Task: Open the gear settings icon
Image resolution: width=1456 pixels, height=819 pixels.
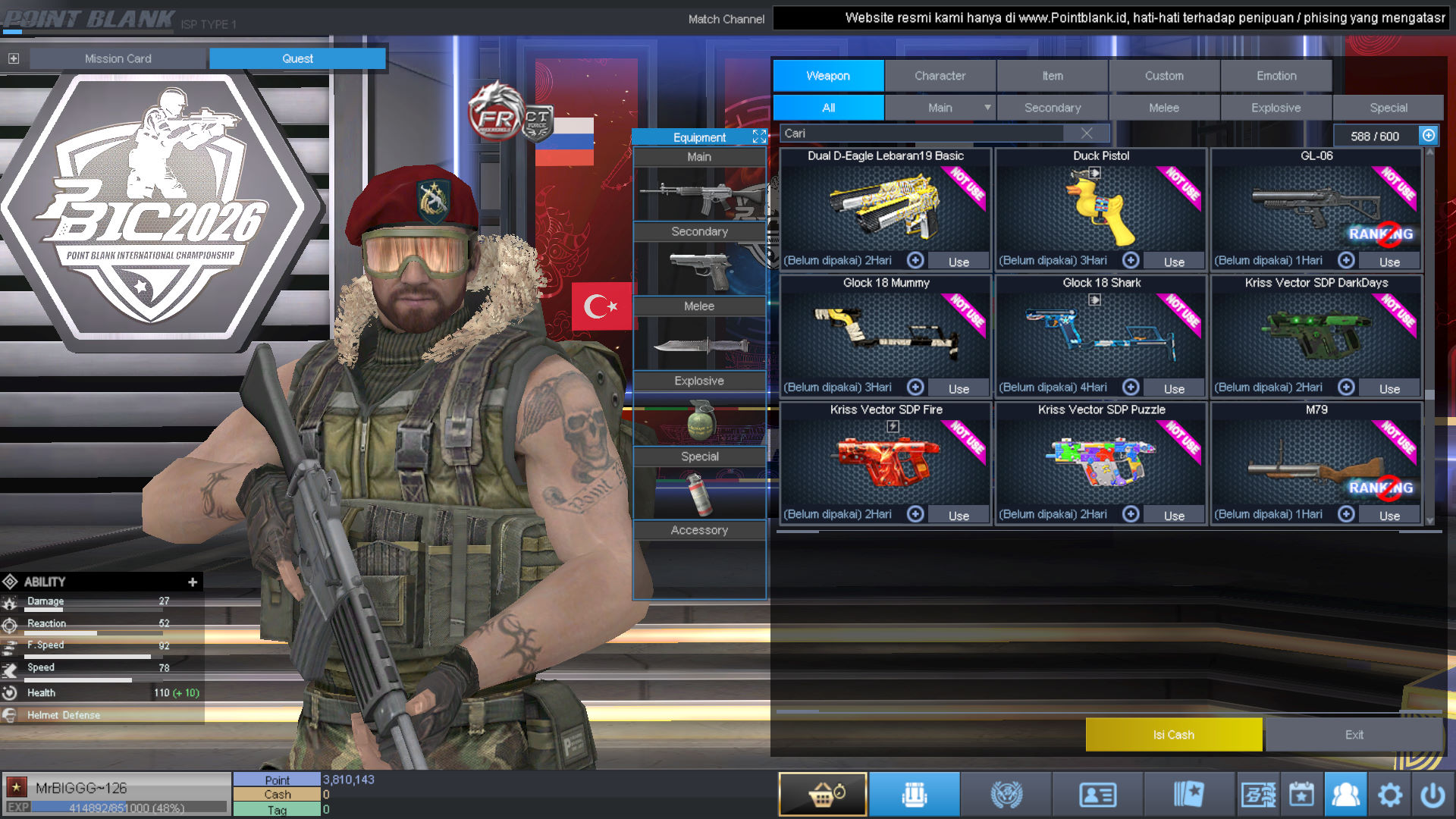Action: [1390, 795]
